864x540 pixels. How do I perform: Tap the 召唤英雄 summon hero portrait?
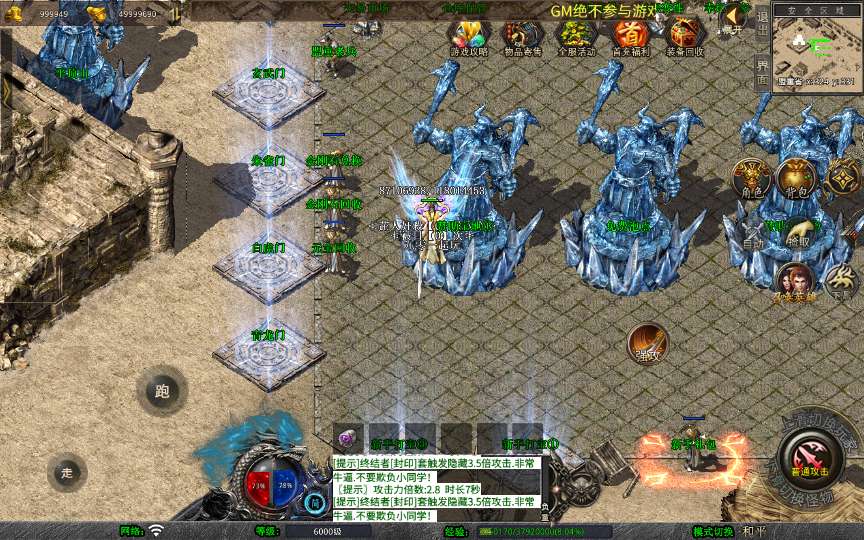793,283
